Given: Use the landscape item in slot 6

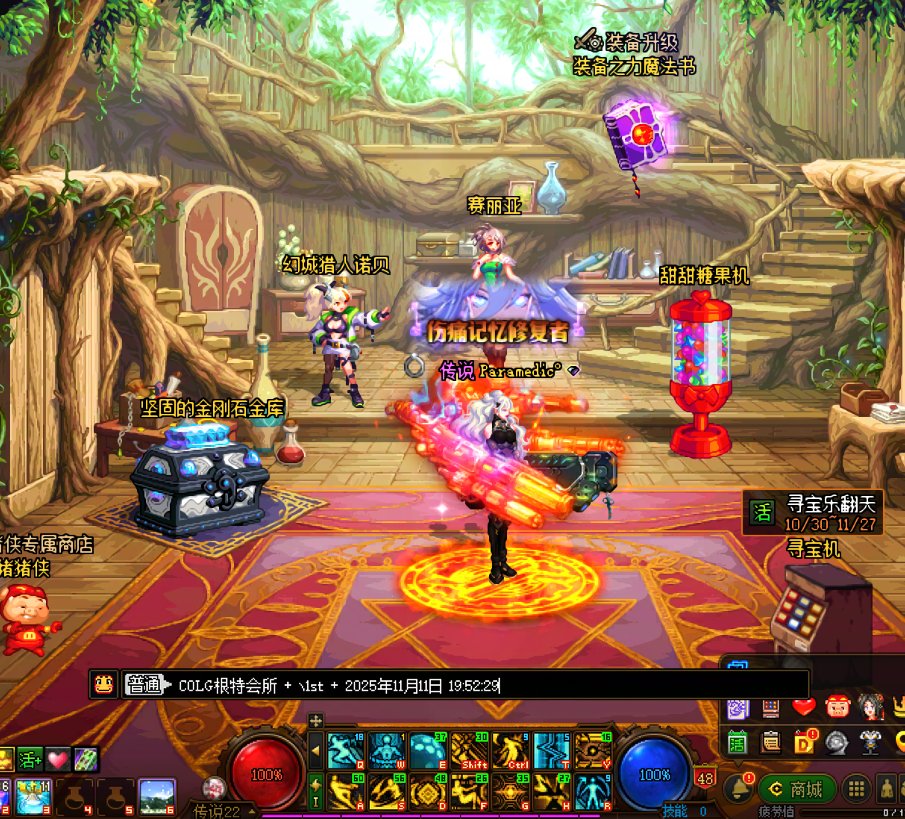Looking at the screenshot, I should pos(156,795).
